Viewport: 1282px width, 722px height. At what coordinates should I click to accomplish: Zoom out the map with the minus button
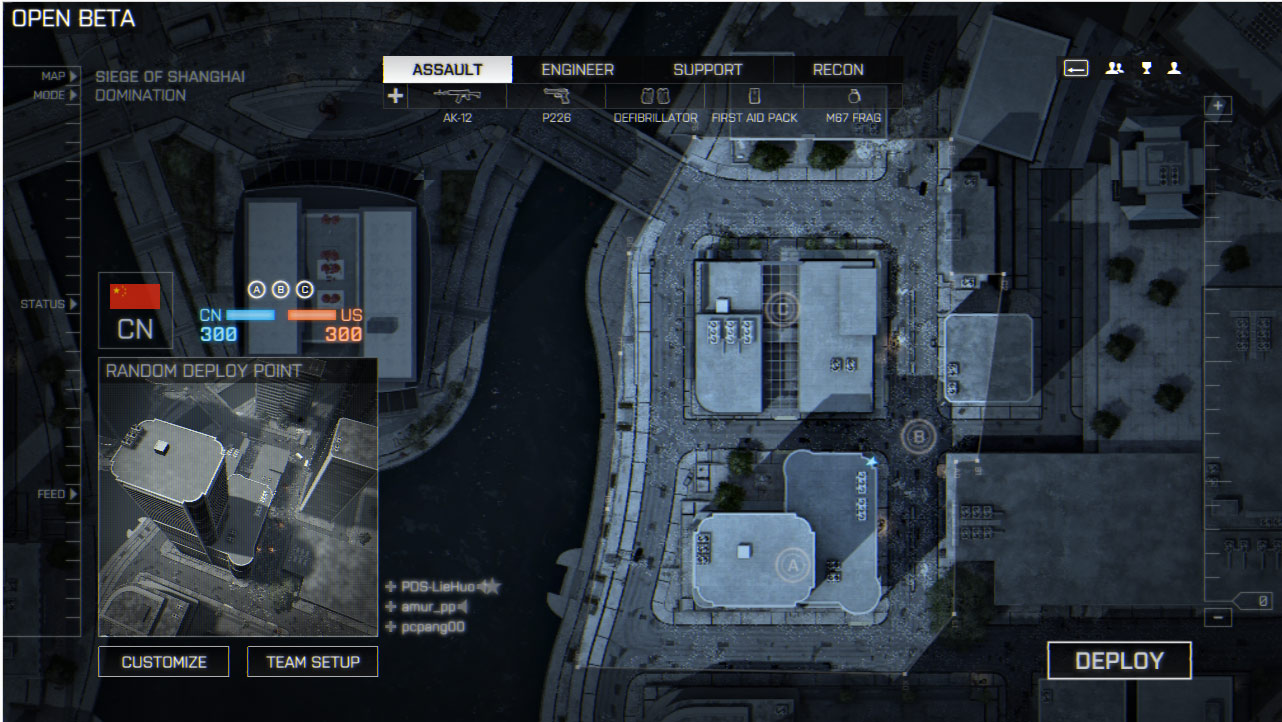click(1218, 618)
